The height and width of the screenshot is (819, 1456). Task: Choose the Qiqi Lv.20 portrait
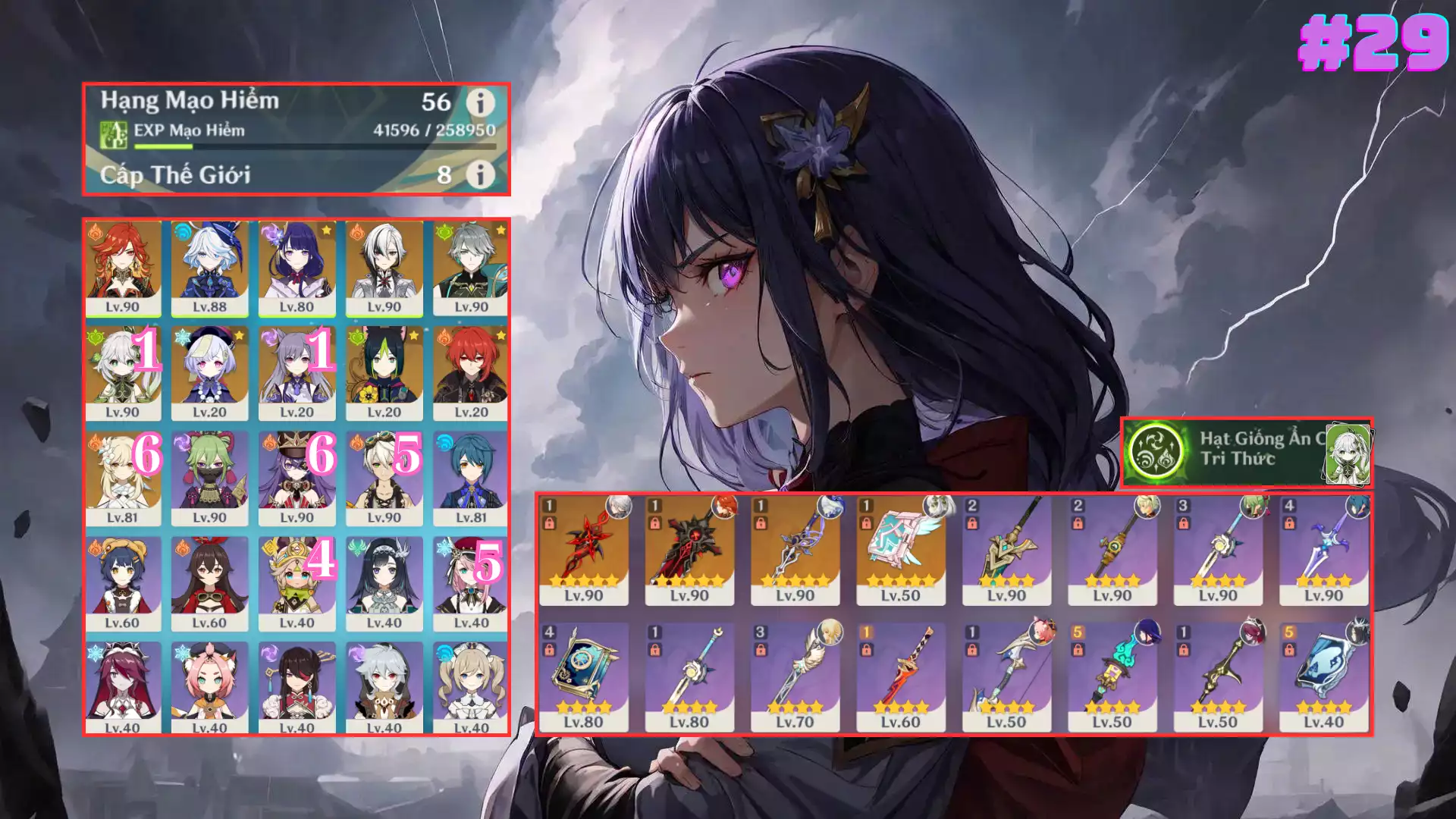click(209, 373)
